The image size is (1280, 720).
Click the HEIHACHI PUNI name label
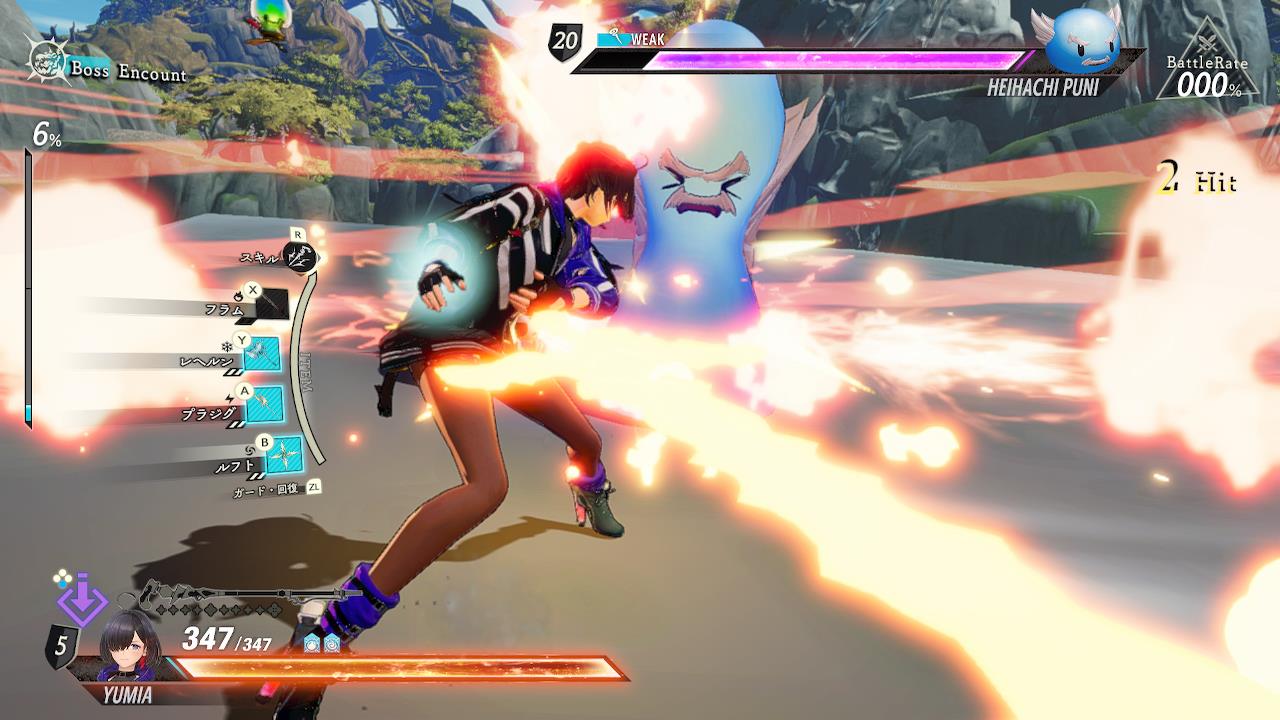coord(1046,89)
